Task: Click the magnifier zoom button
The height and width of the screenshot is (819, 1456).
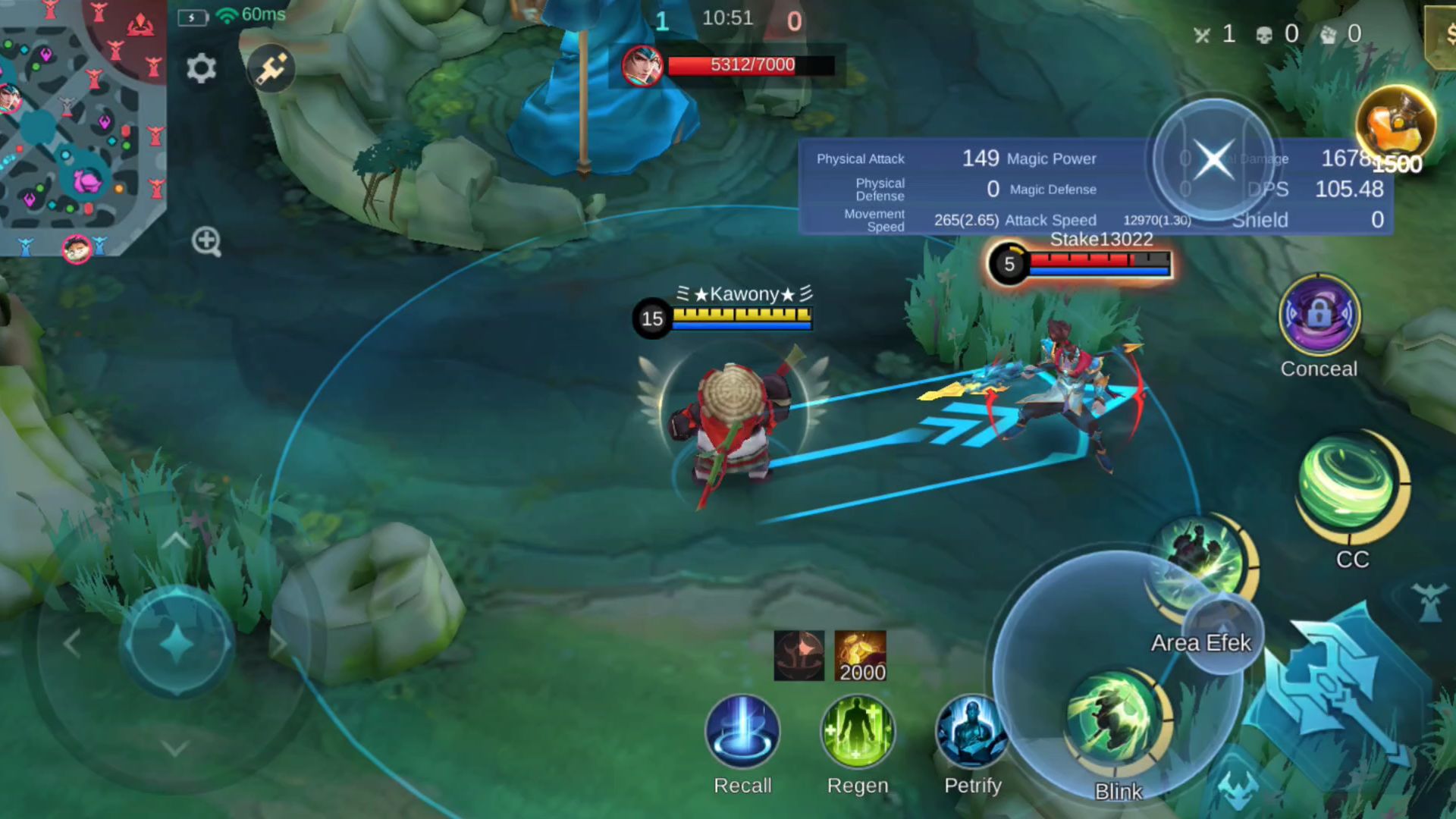Action: point(206,242)
